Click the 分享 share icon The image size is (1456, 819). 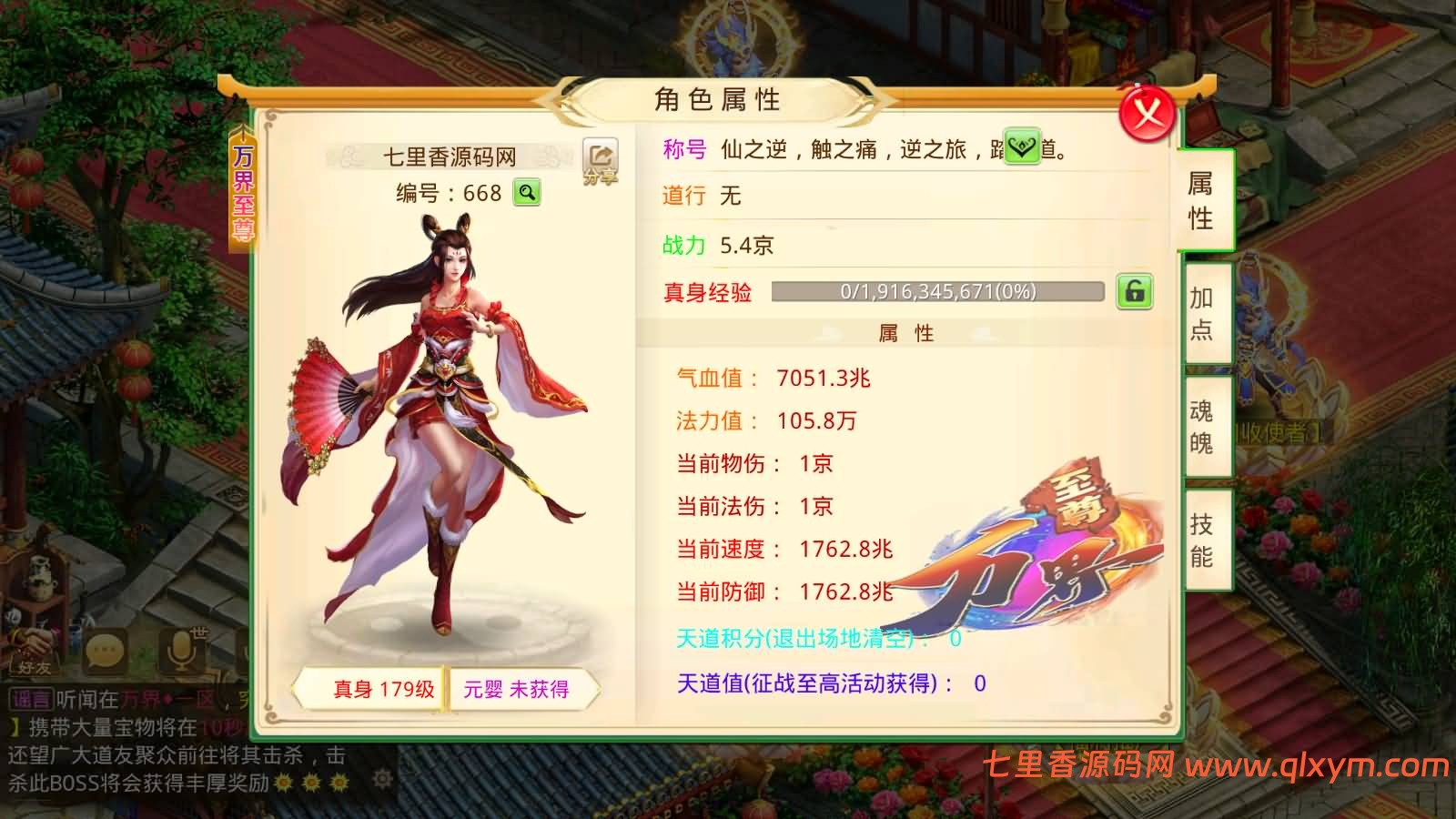600,157
